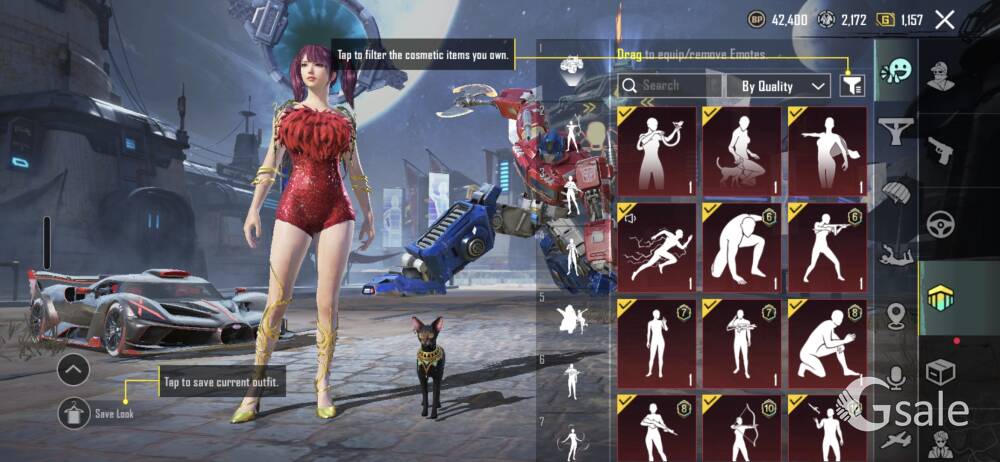
Task: Expand the up-arrow circle button
Action: coord(74,370)
